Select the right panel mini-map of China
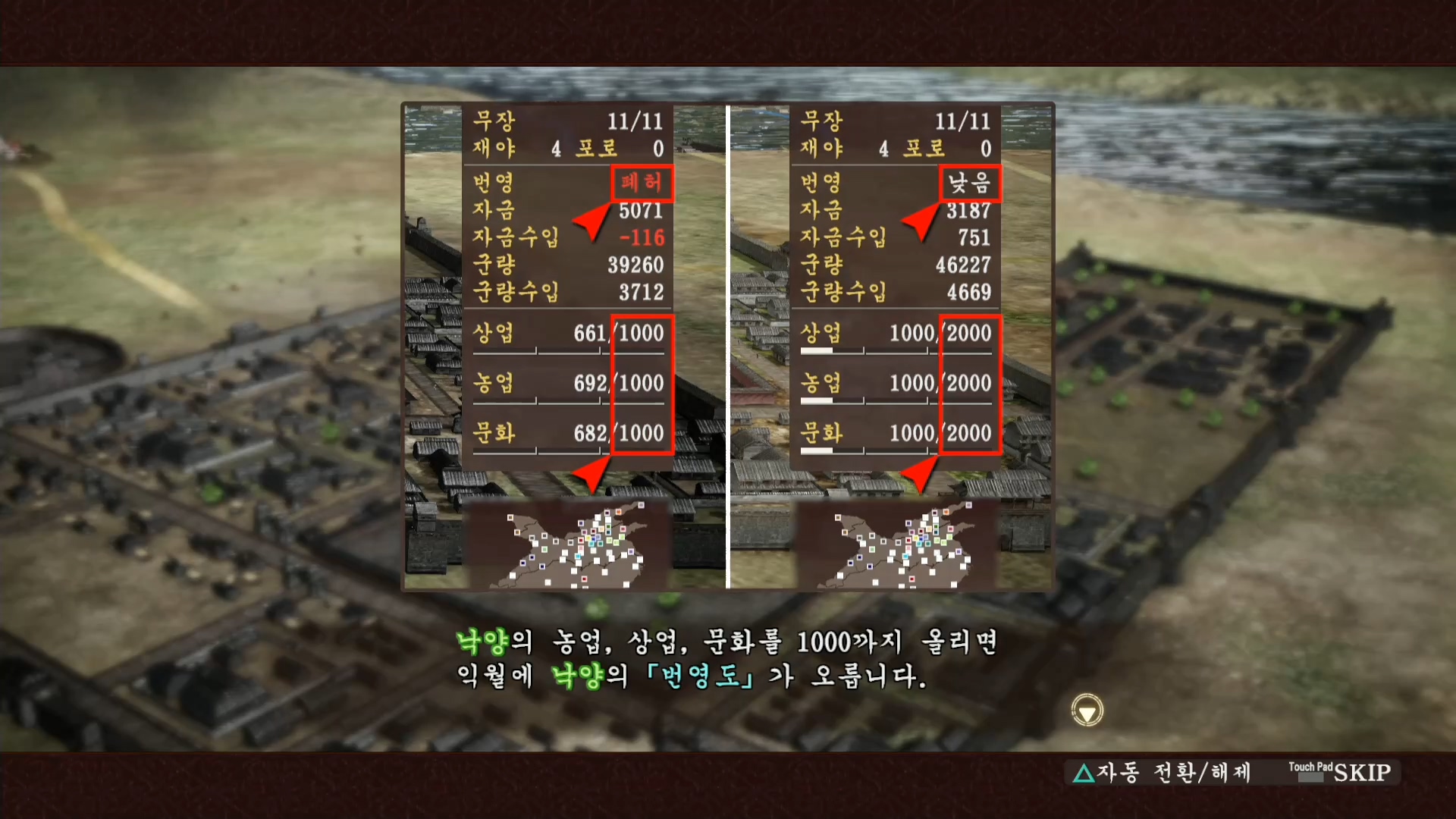This screenshot has height=819, width=1456. coord(899,544)
